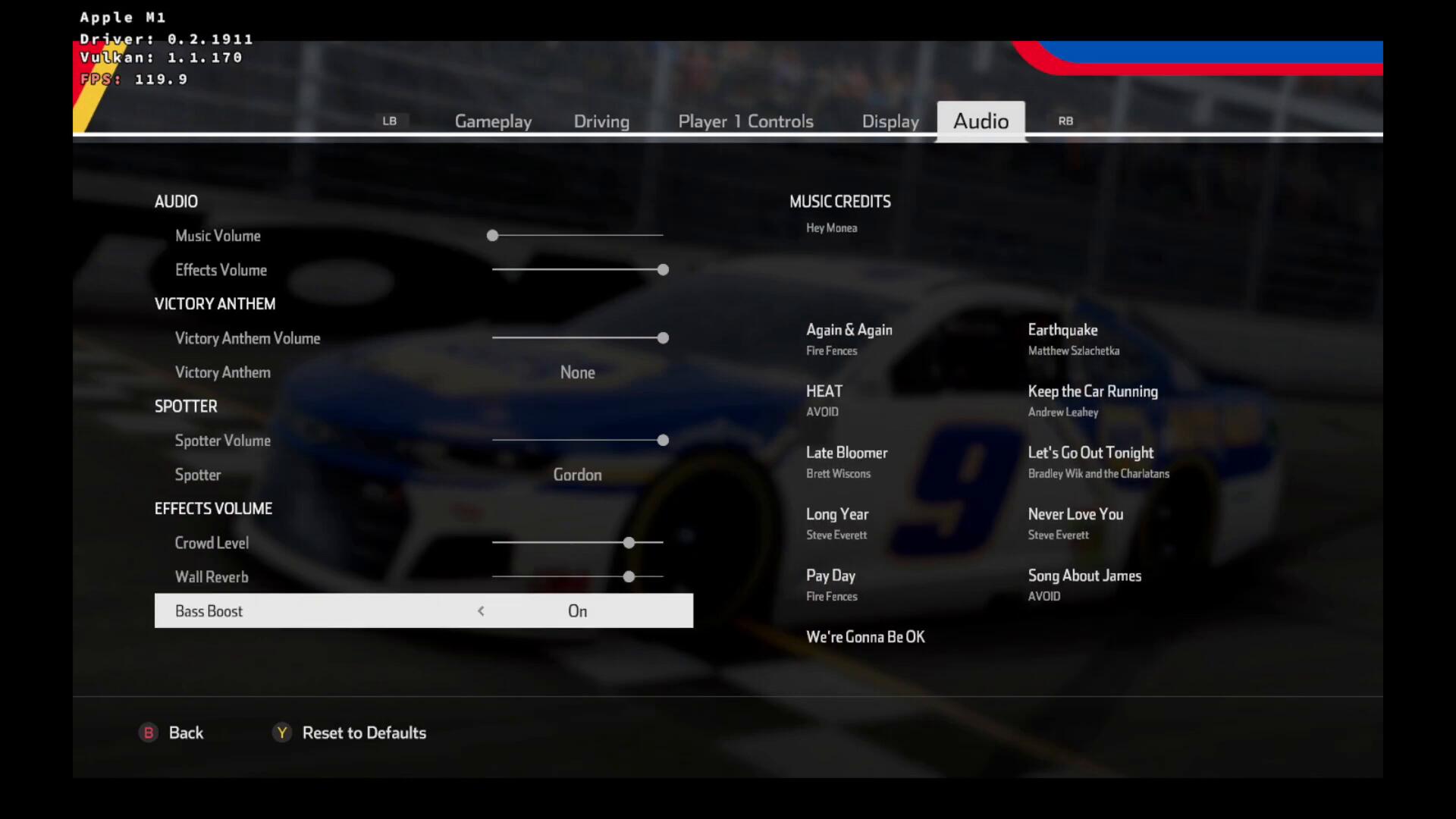Adjust the Crowd Level slider
Screen dimensions: 1456x819
629,543
